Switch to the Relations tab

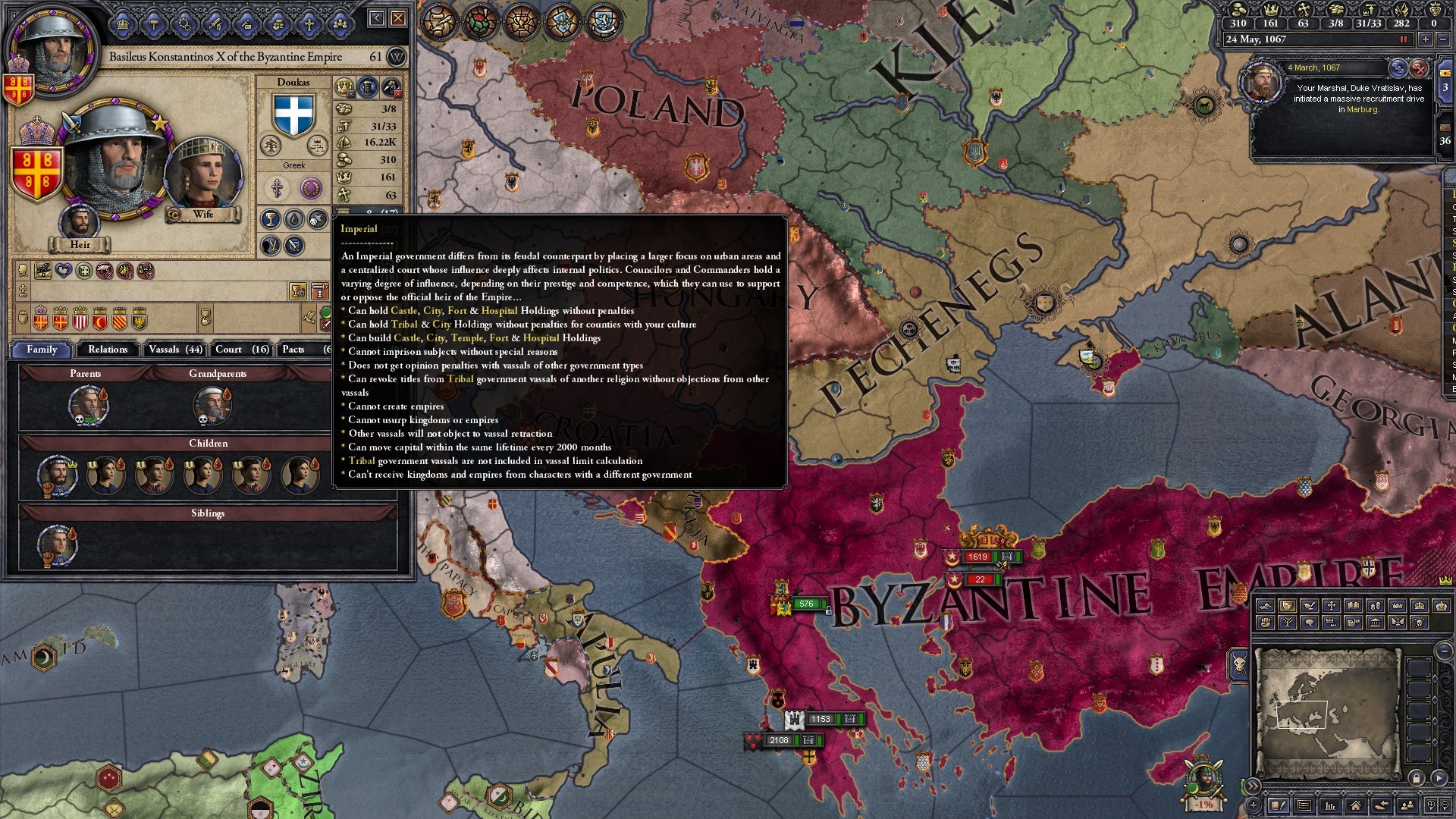tap(108, 350)
